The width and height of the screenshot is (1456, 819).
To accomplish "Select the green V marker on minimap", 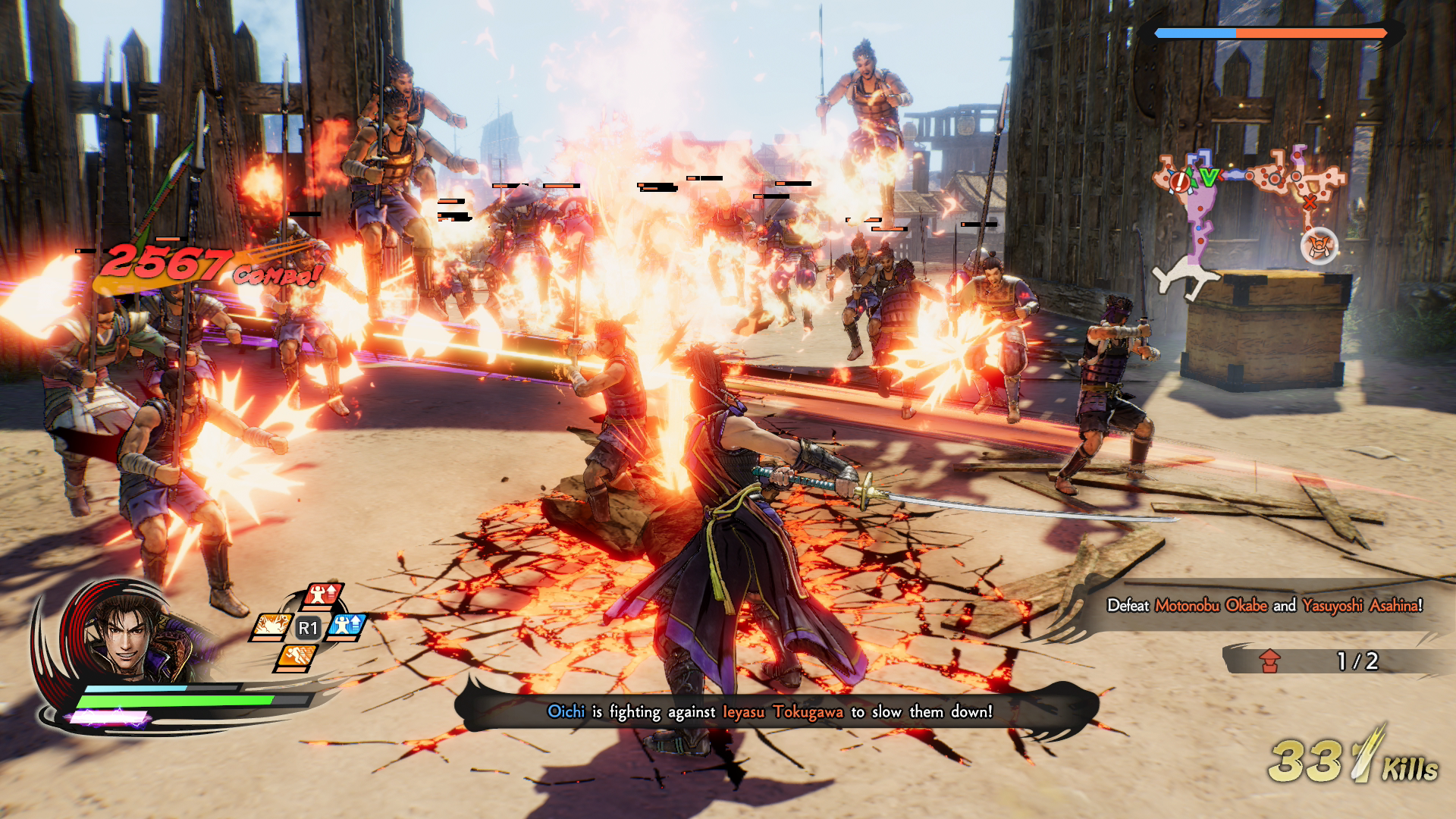I will [1209, 177].
